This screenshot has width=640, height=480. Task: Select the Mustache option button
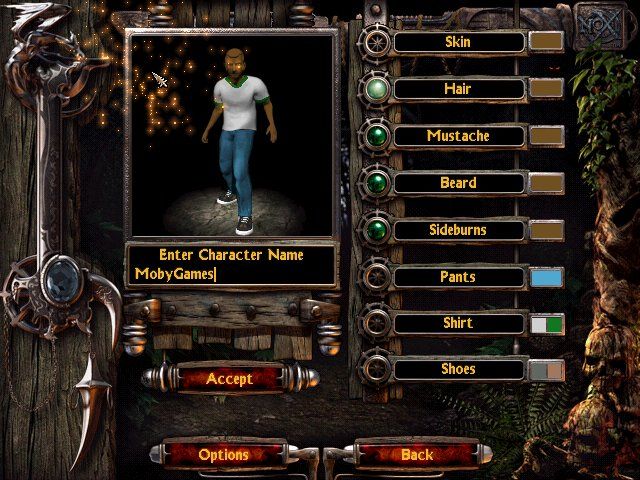point(458,136)
